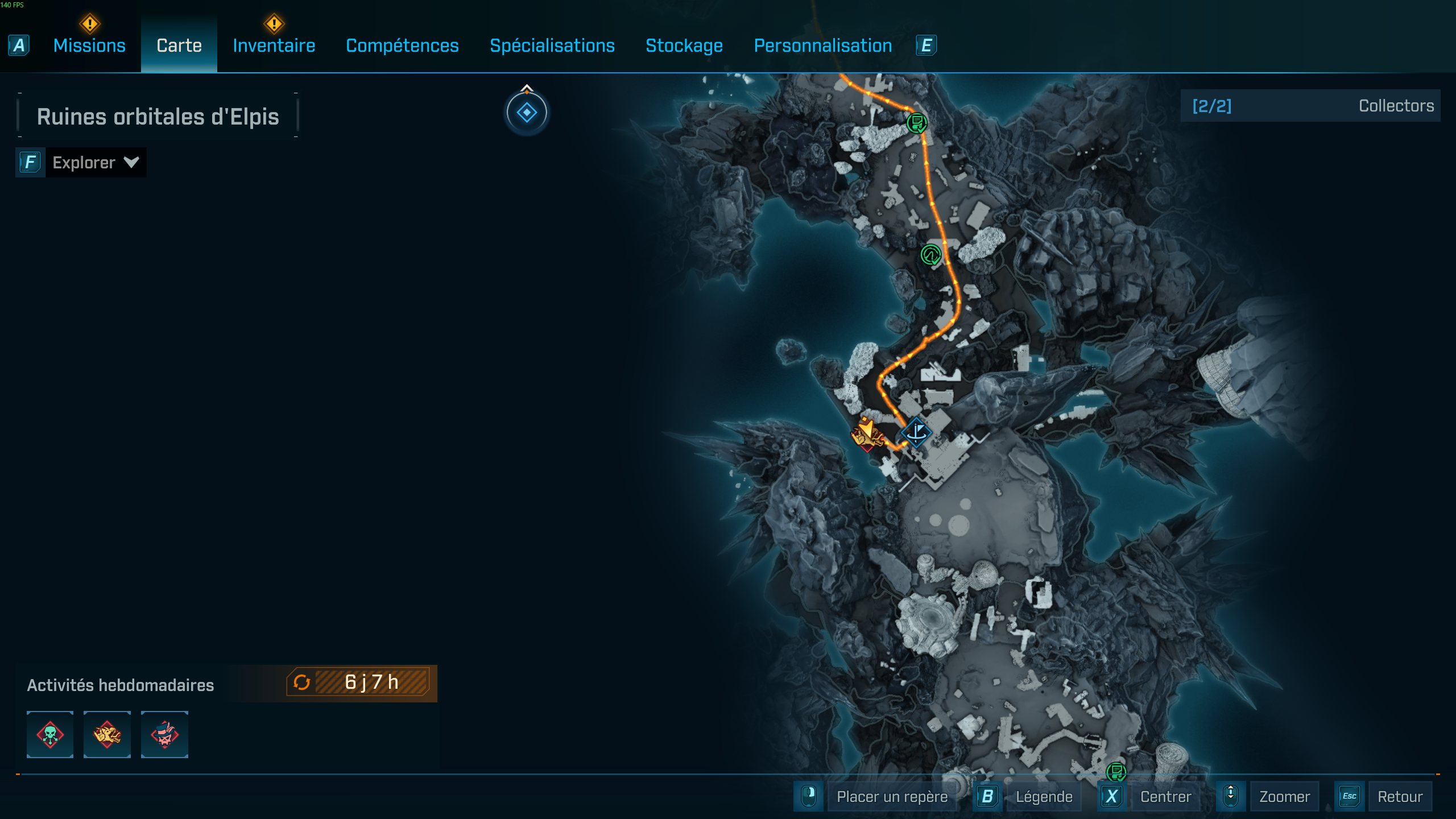Image resolution: width=1456 pixels, height=819 pixels.
Task: Click the compass indicator above the map
Action: (x=527, y=112)
